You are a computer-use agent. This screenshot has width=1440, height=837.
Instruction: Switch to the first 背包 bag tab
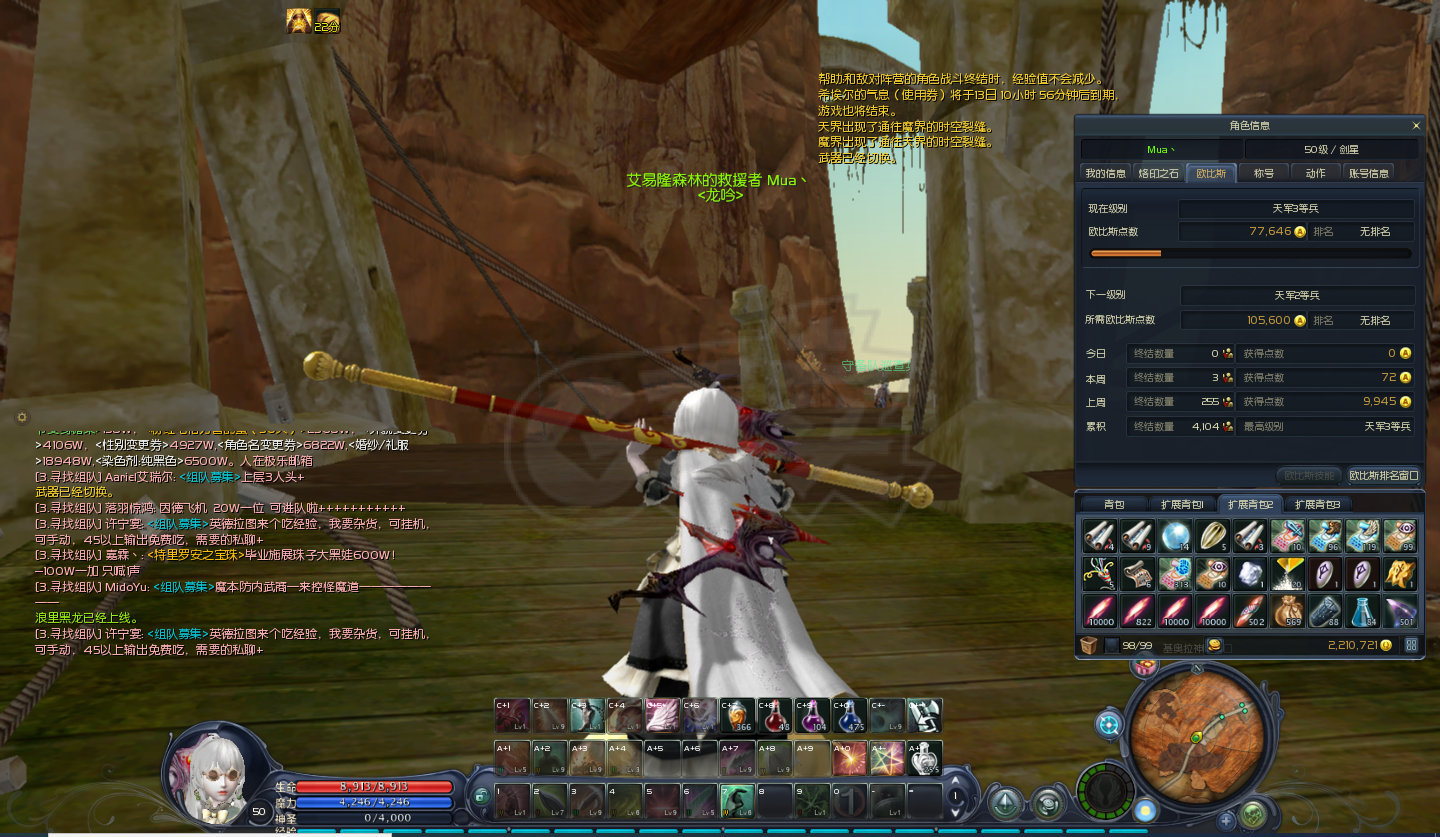click(1113, 504)
